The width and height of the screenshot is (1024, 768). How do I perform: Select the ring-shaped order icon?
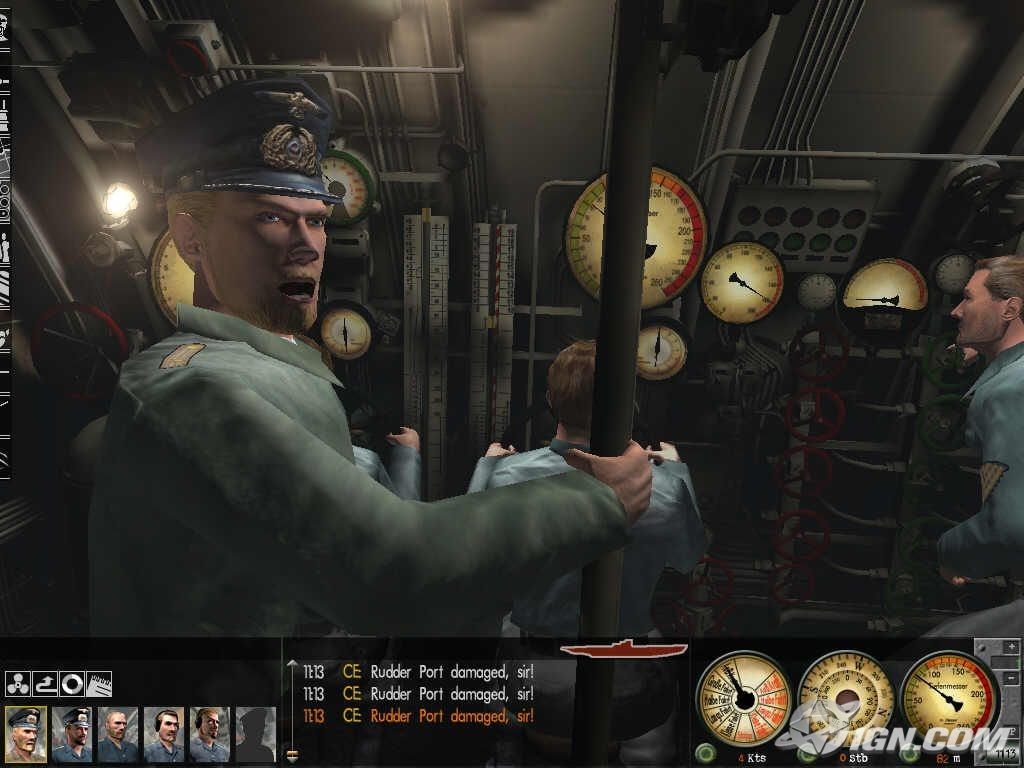point(71,684)
